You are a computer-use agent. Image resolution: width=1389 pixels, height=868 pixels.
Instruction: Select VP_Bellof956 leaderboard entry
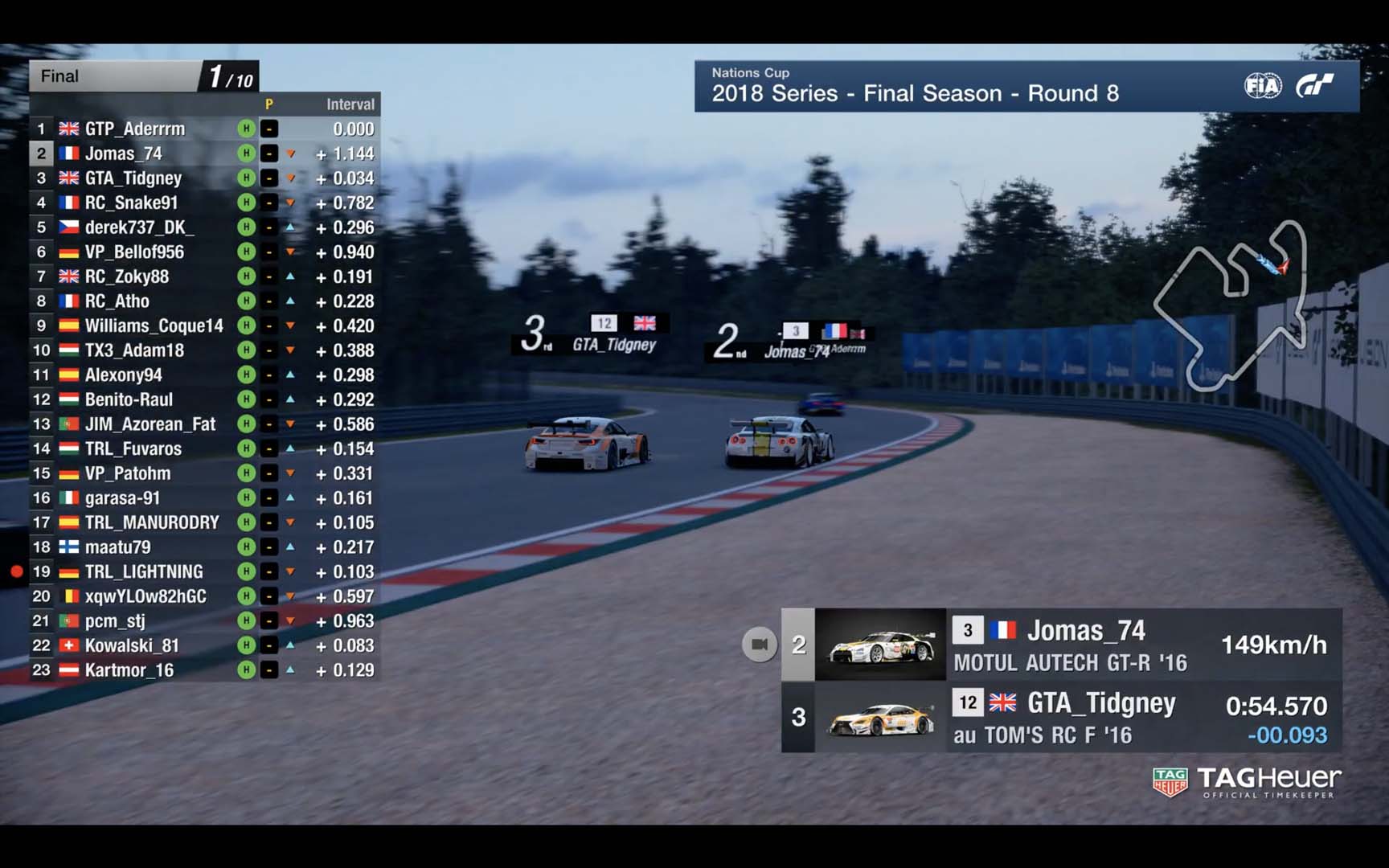point(134,252)
